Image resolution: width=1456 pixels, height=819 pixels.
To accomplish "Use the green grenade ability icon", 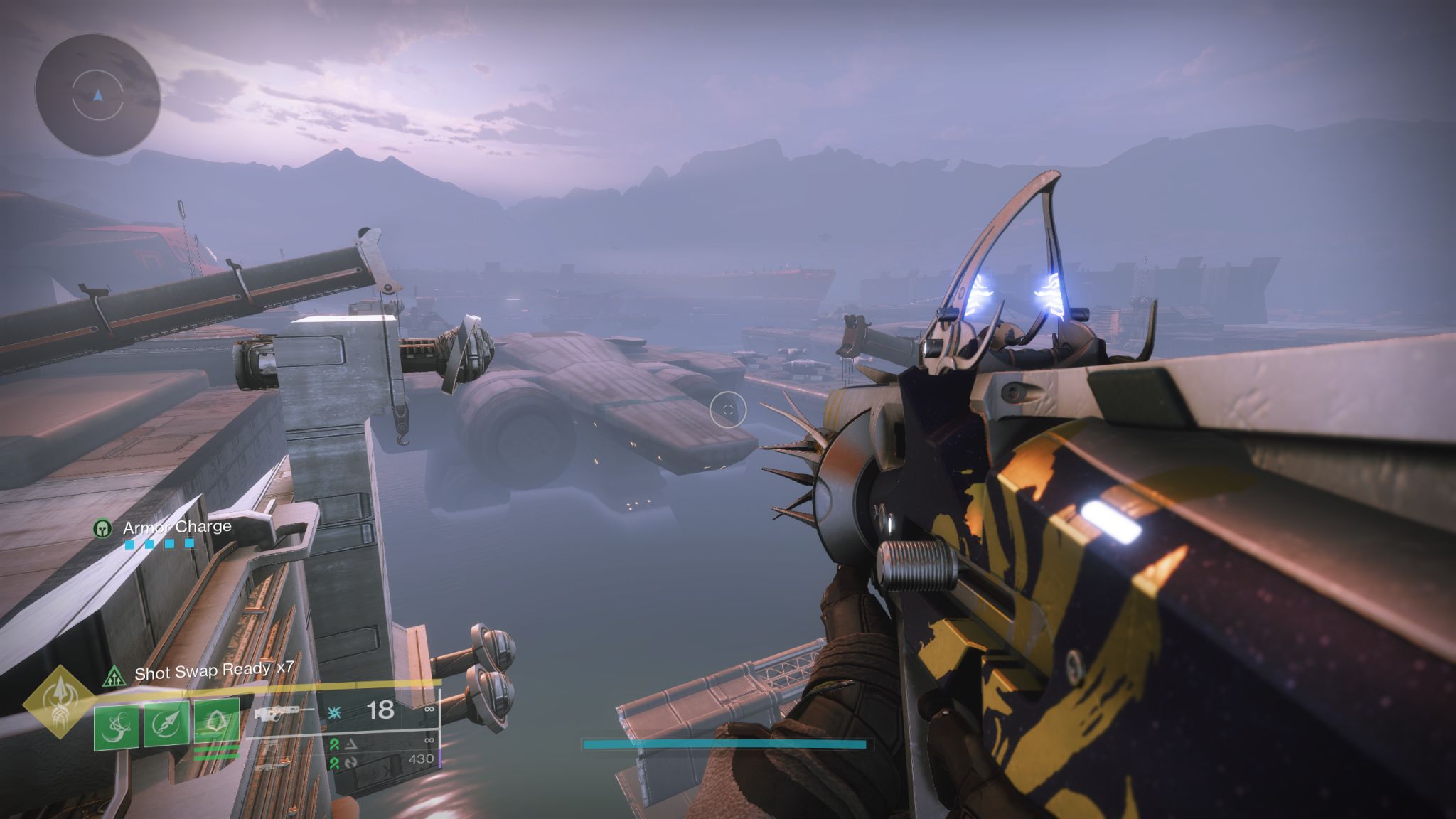I will point(117,726).
